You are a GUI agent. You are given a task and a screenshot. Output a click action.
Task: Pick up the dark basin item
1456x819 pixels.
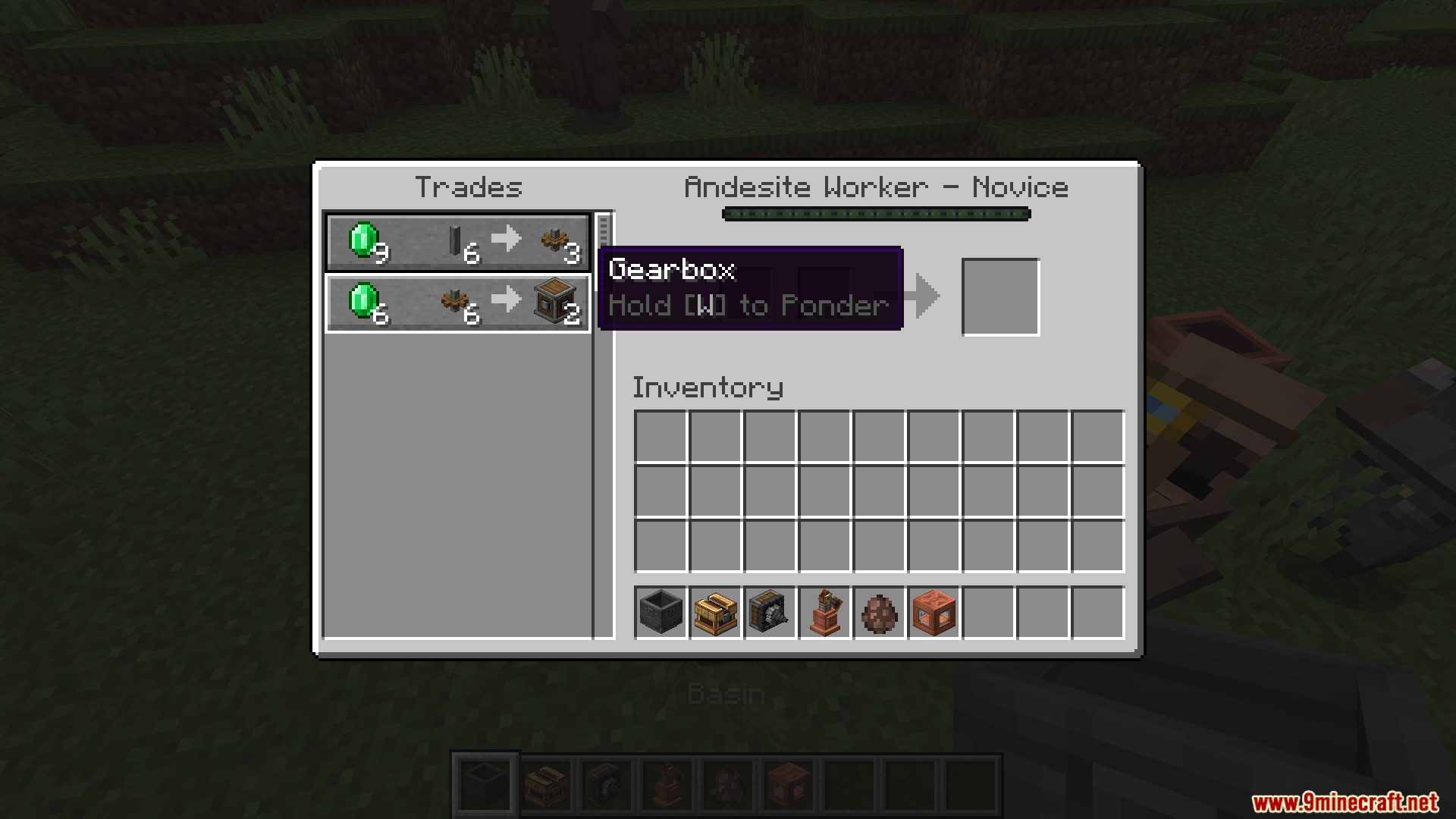click(661, 612)
